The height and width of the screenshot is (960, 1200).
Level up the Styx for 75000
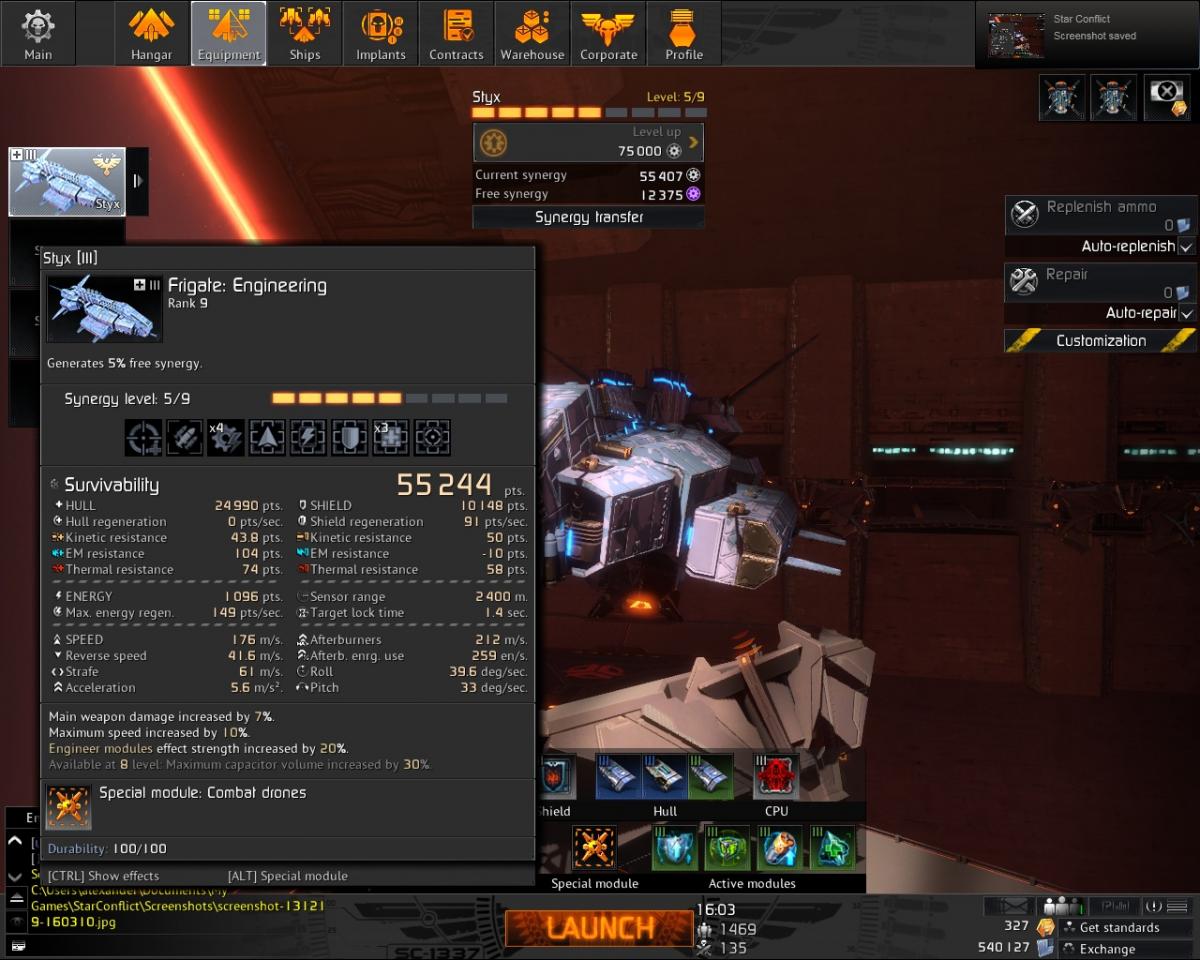pos(588,142)
